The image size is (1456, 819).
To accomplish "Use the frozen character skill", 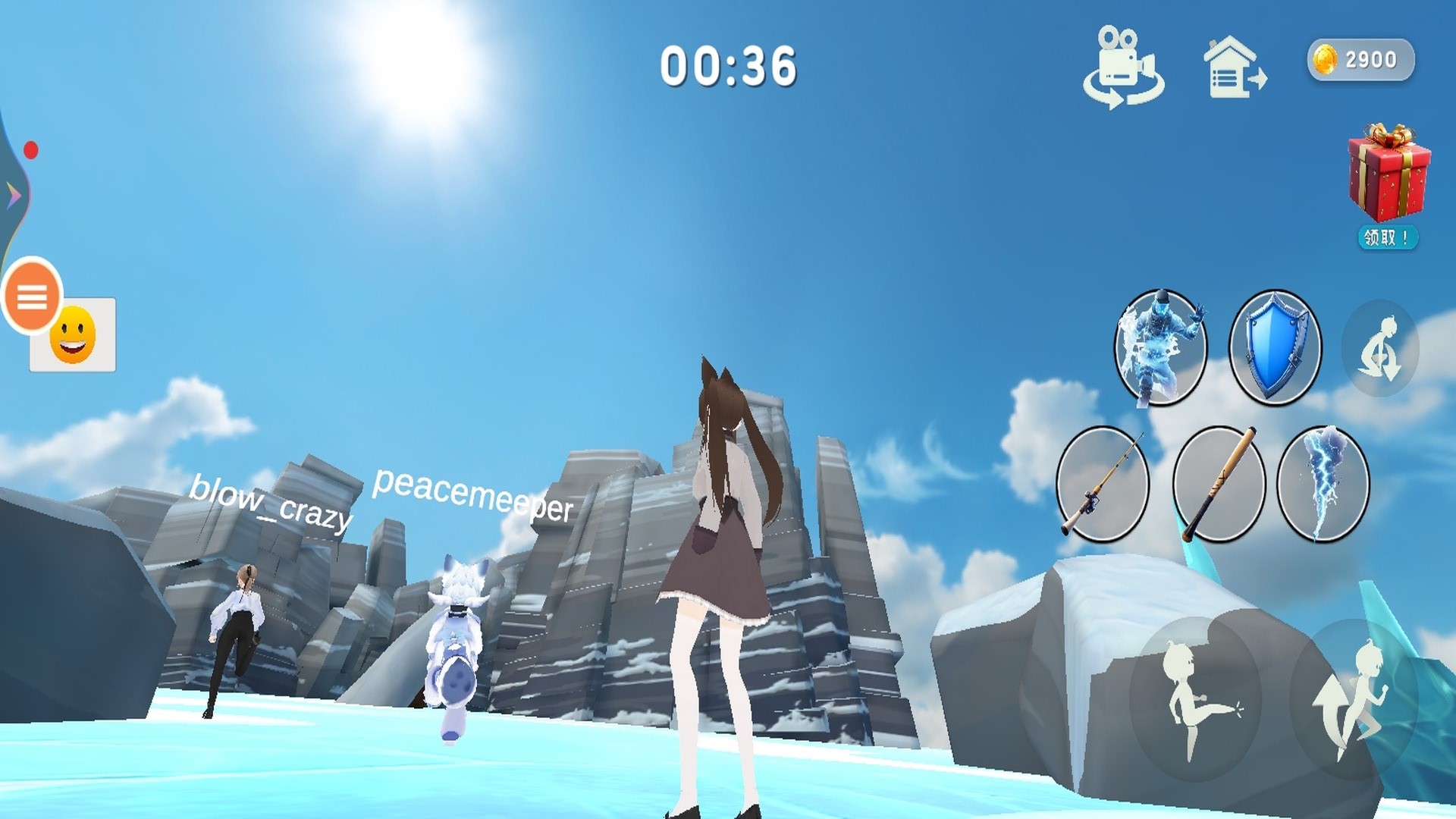I will point(1159,349).
